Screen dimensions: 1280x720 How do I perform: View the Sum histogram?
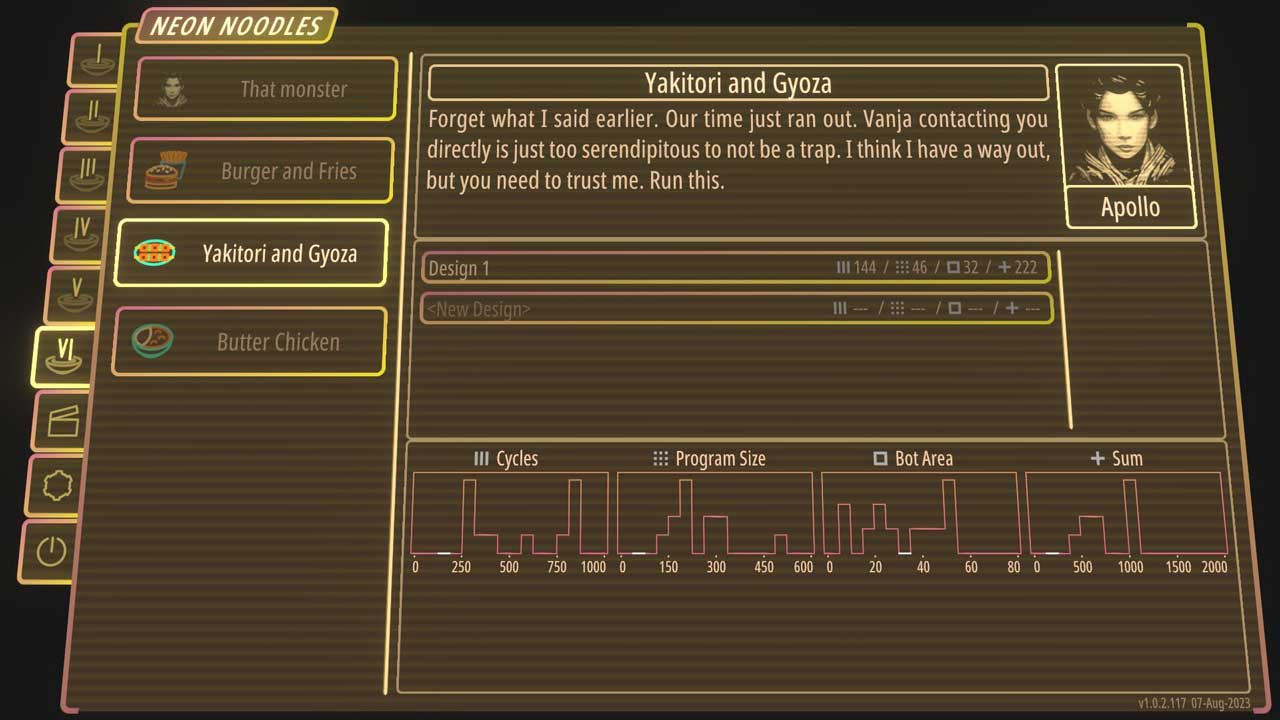pos(1125,512)
